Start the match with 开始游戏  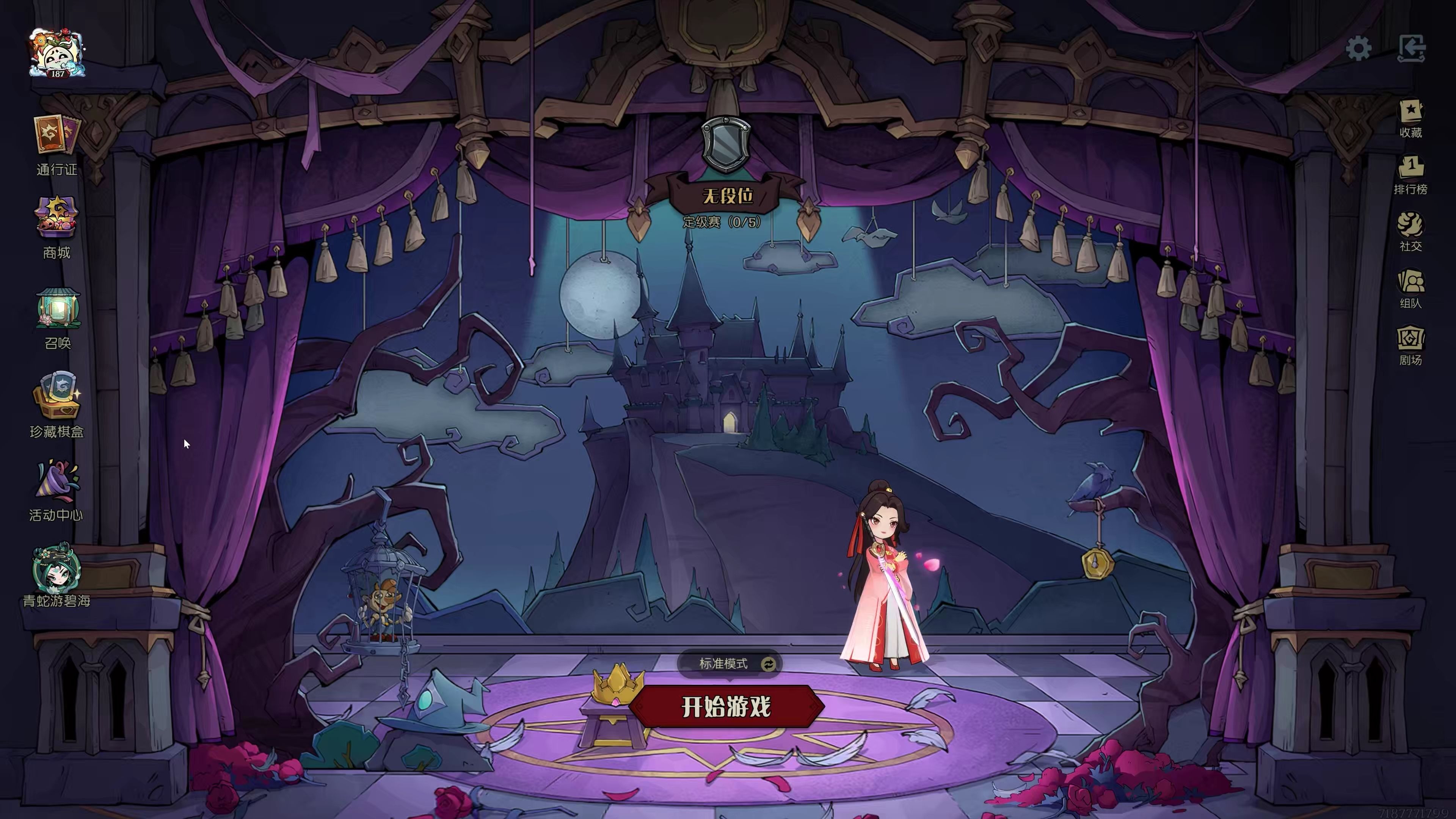[x=726, y=706]
